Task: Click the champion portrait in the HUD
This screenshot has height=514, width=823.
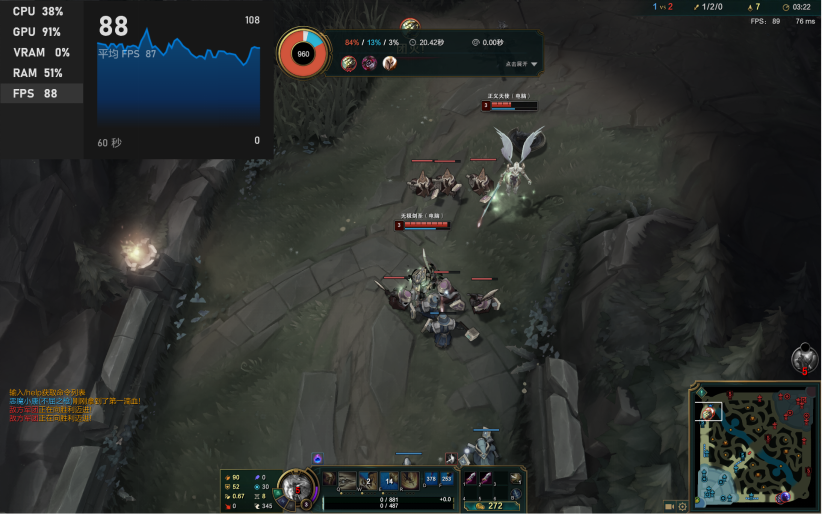Action: (298, 486)
